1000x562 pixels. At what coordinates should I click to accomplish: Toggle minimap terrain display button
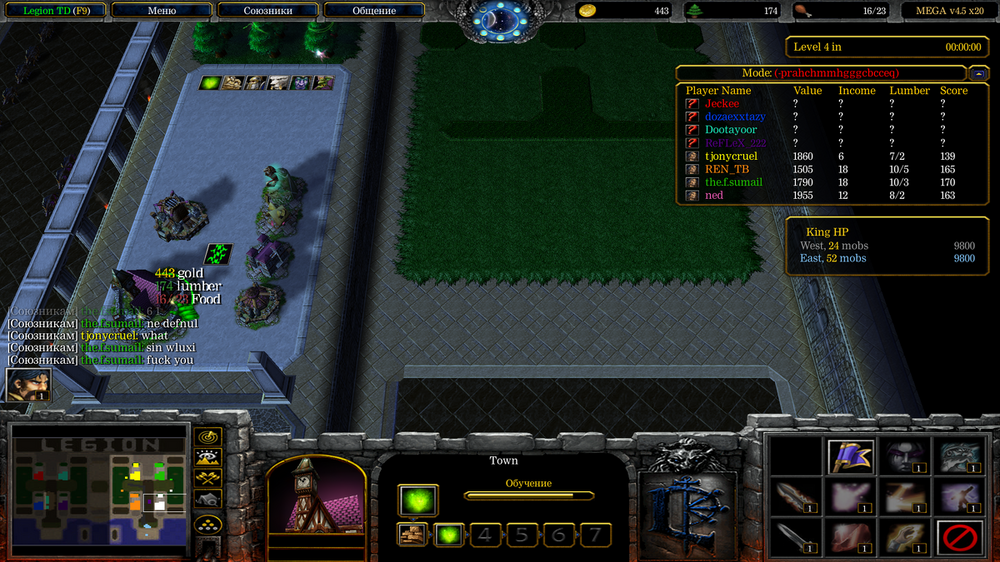pyautogui.click(x=208, y=458)
